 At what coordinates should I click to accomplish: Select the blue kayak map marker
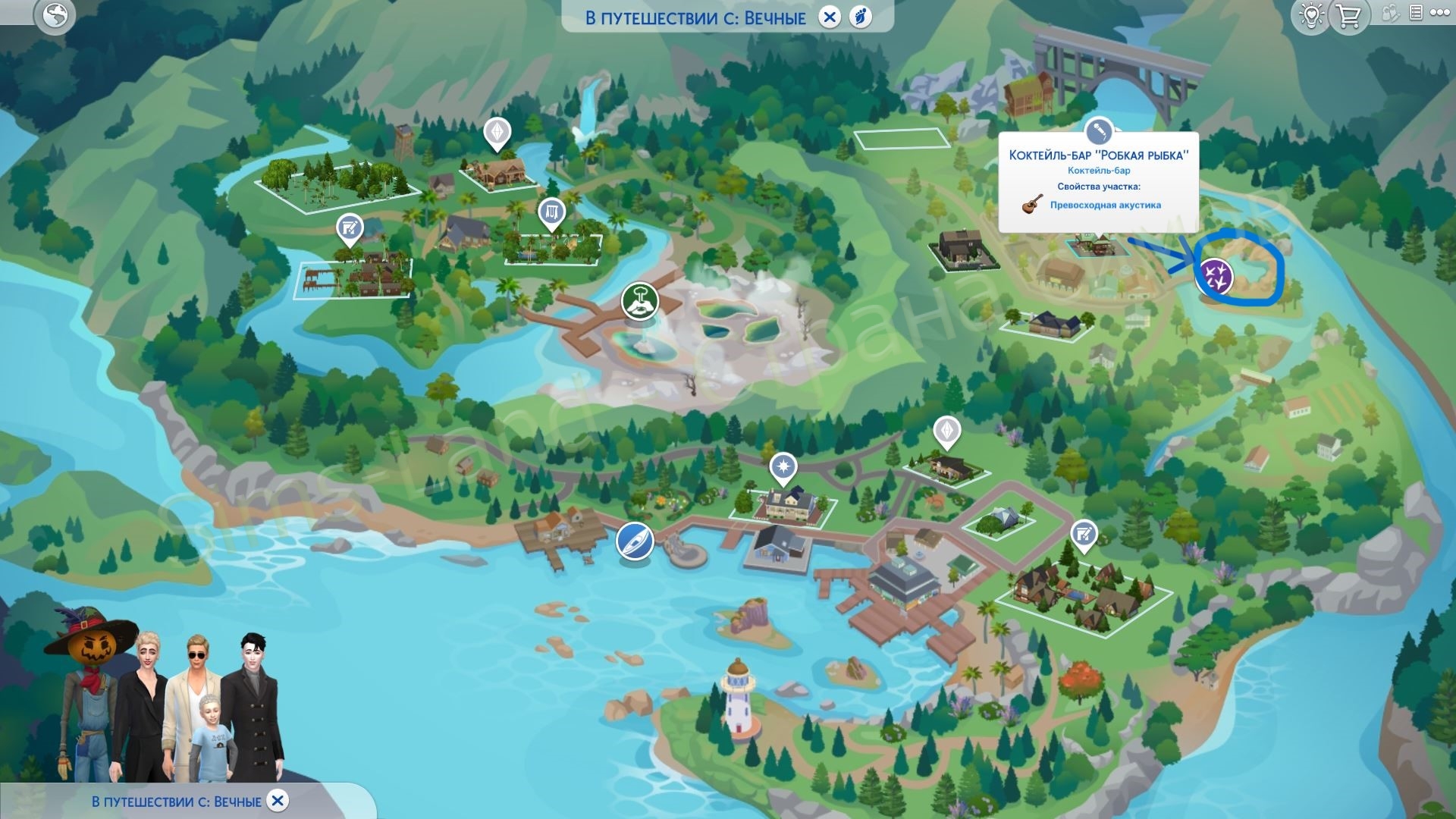(x=635, y=541)
